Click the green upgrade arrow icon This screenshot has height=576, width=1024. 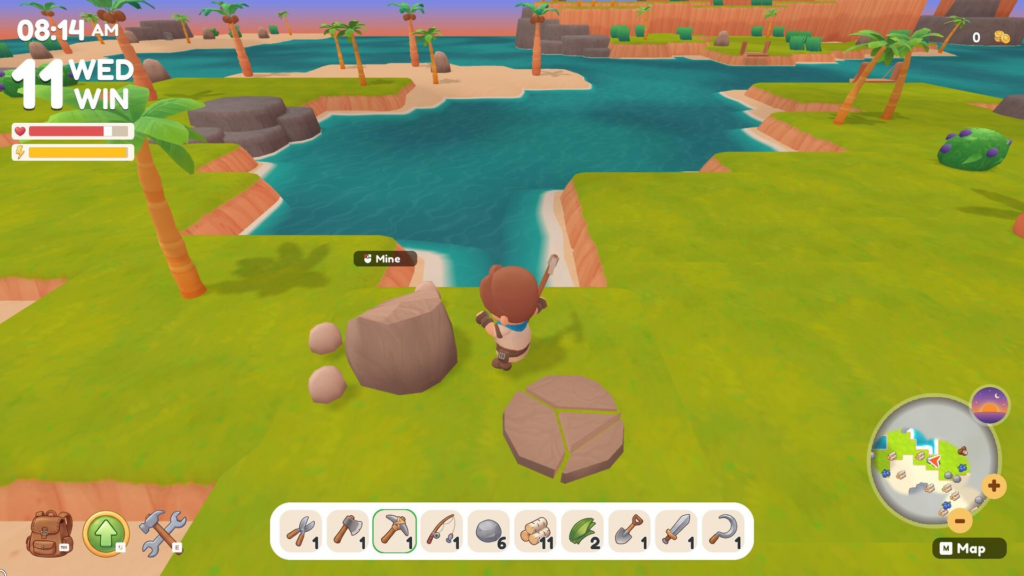point(106,533)
